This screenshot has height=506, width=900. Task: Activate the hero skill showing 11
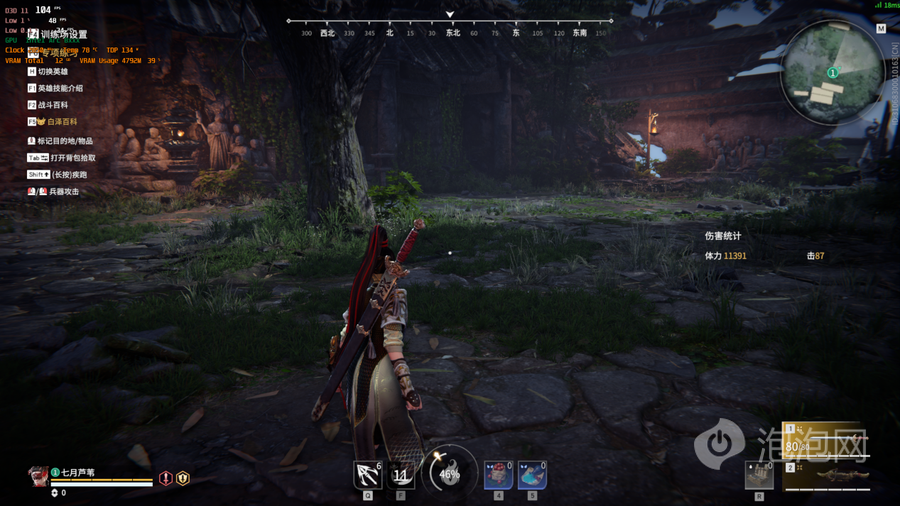pyautogui.click(x=401, y=475)
